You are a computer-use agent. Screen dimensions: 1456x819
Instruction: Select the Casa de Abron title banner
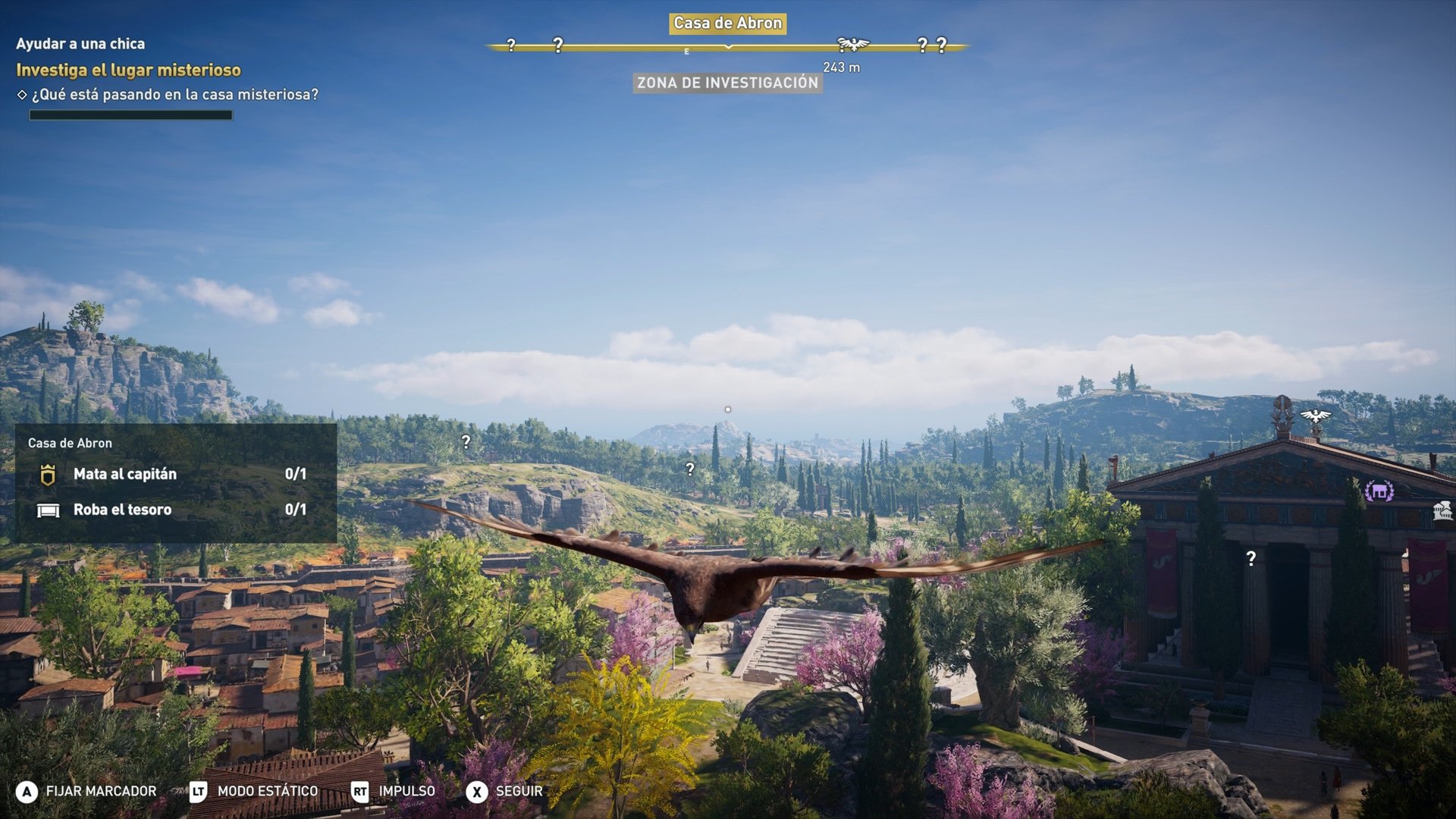[x=726, y=23]
